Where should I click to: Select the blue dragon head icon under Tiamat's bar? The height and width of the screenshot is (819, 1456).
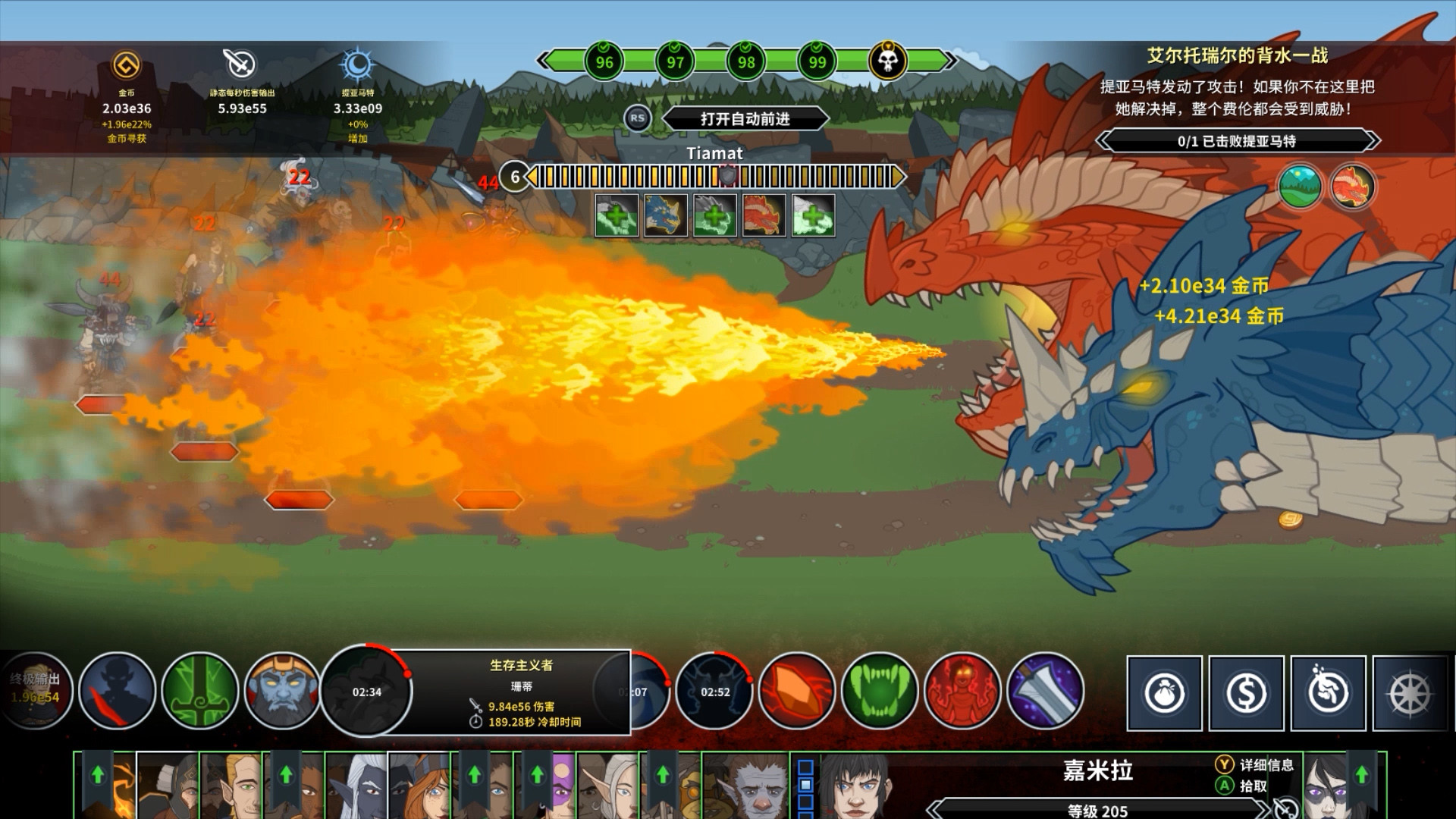(665, 215)
